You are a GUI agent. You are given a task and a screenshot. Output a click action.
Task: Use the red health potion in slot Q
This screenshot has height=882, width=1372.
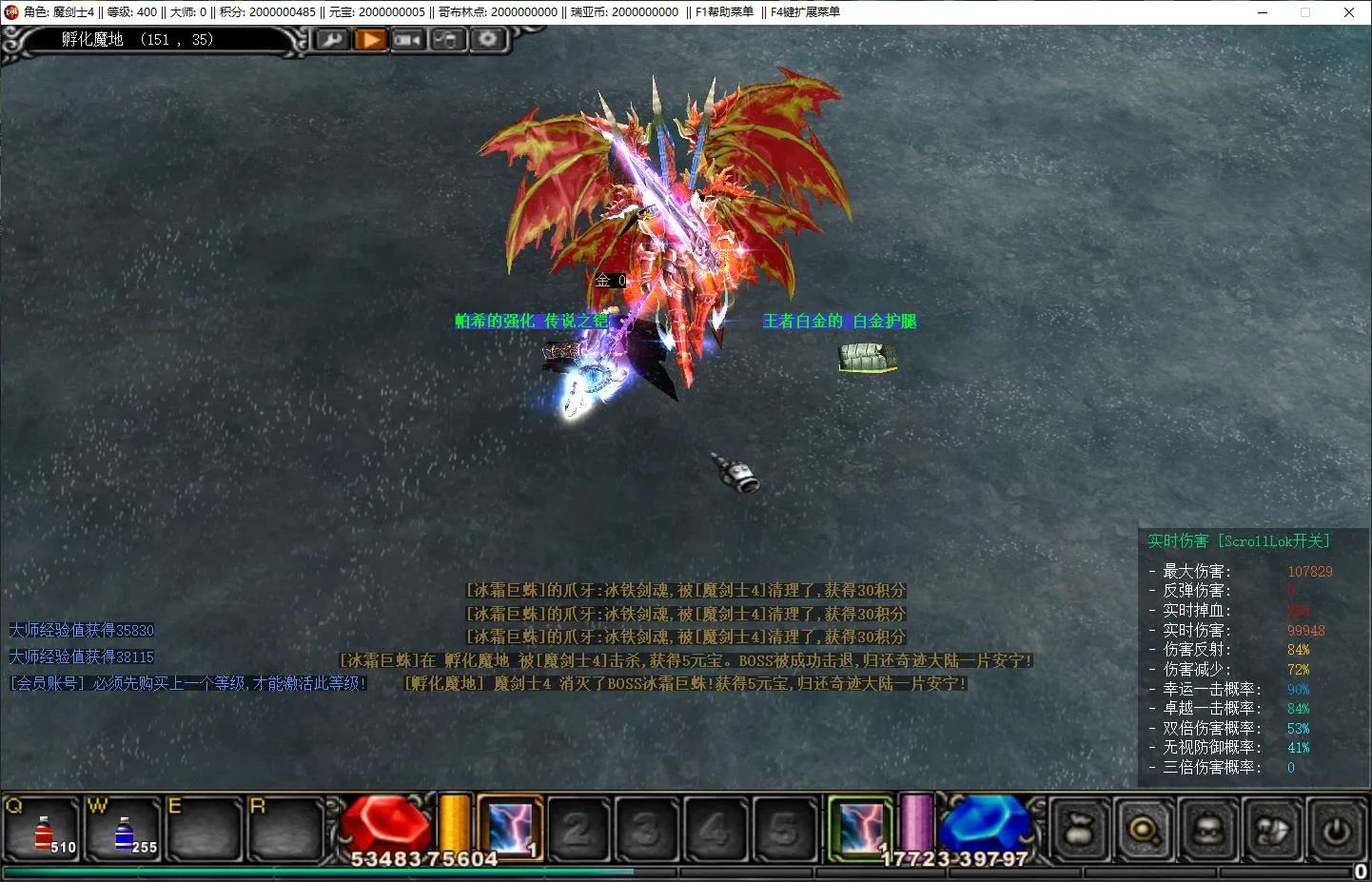click(x=44, y=830)
